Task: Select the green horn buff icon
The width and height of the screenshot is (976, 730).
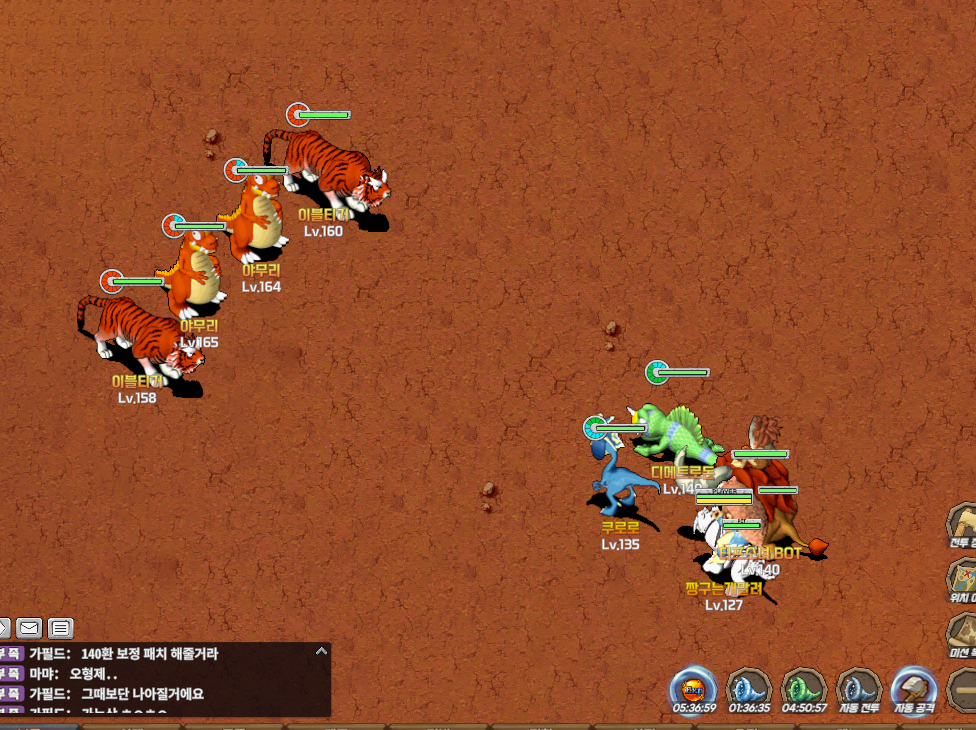Action: click(x=805, y=688)
